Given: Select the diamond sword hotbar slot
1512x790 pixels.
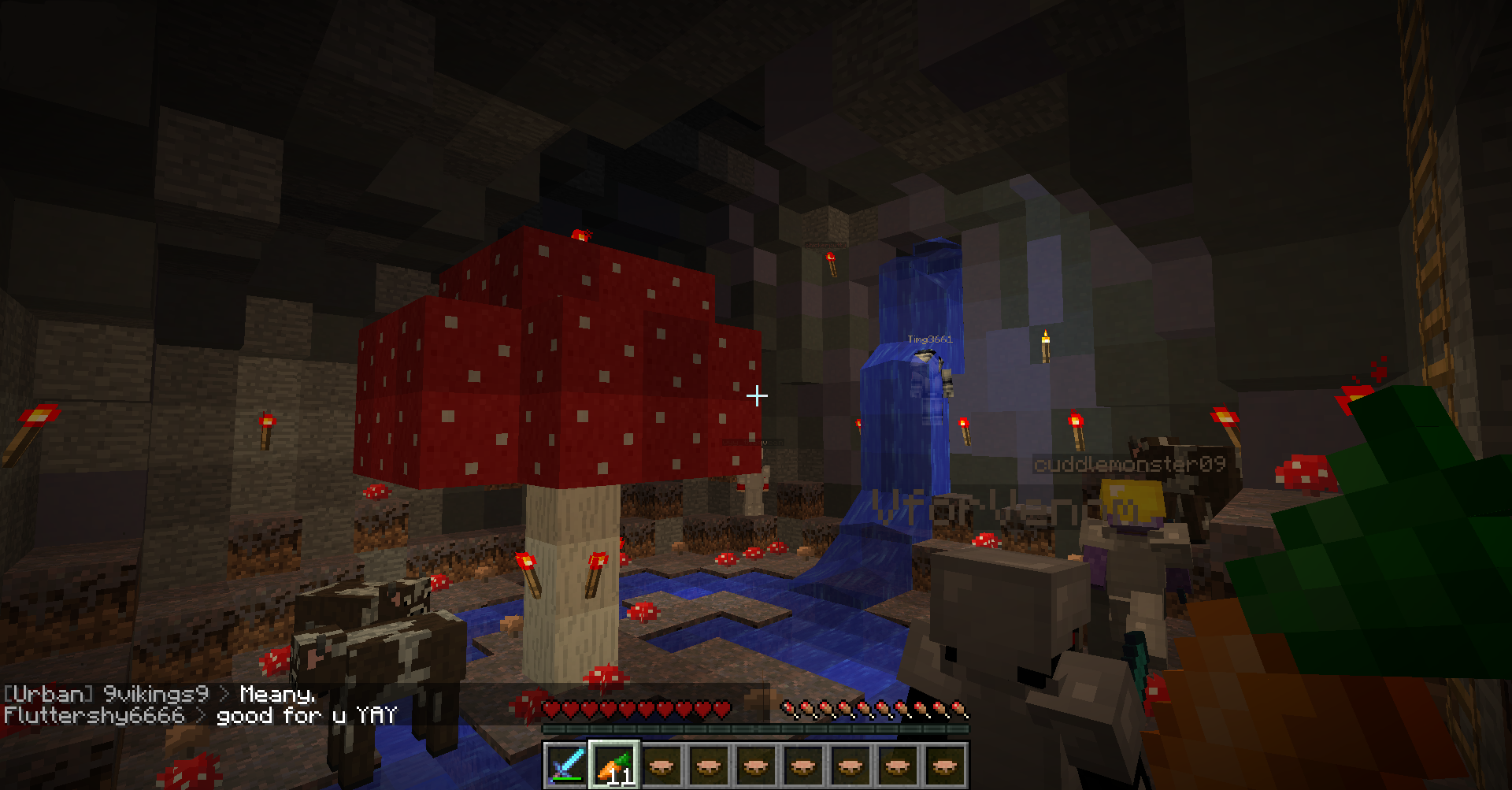Looking at the screenshot, I should [x=566, y=764].
